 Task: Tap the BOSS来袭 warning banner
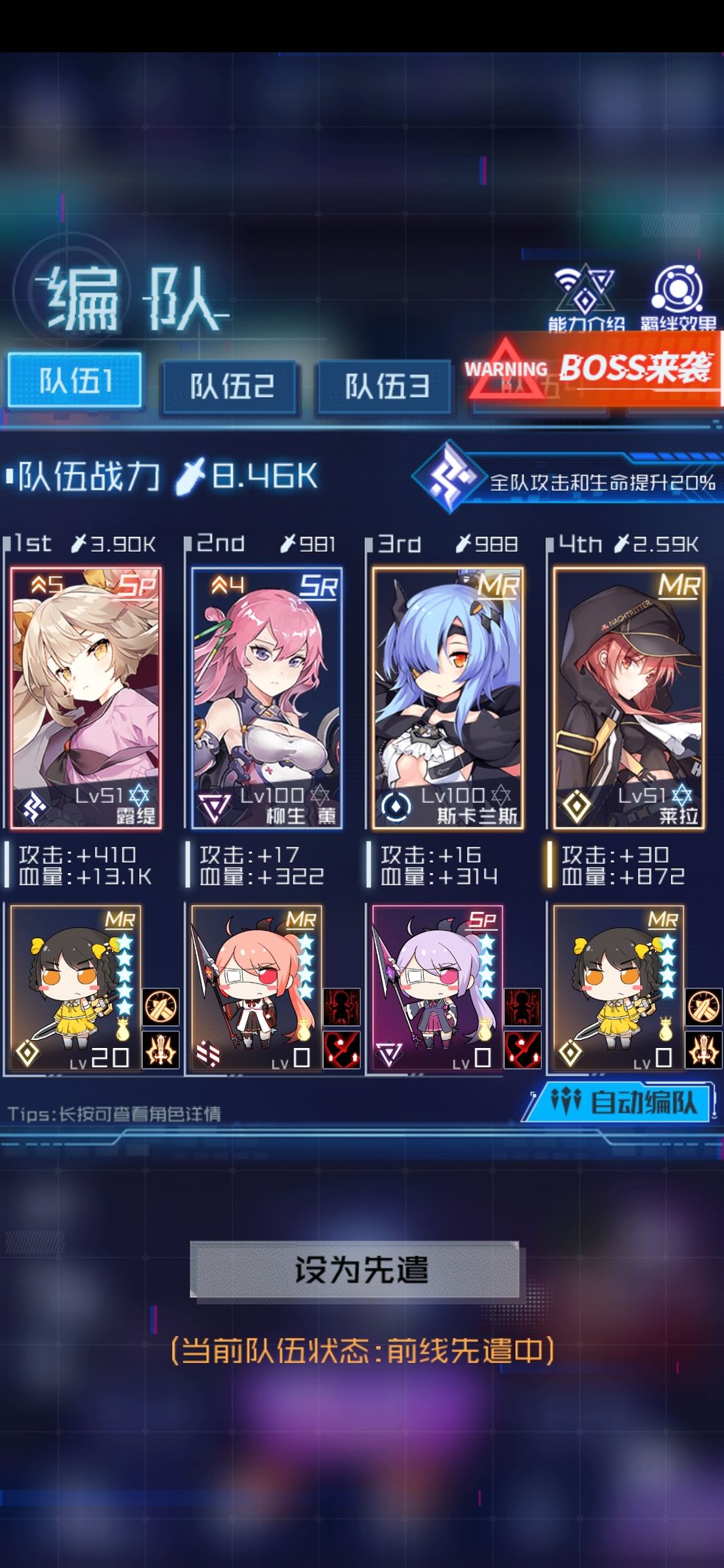[x=595, y=368]
